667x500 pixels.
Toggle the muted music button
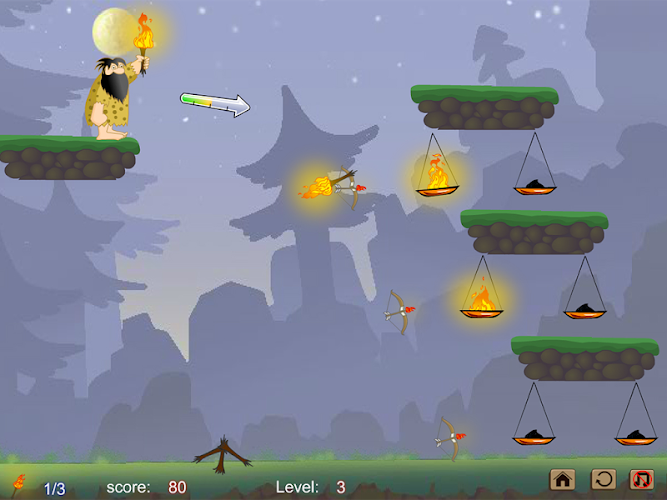(x=641, y=480)
